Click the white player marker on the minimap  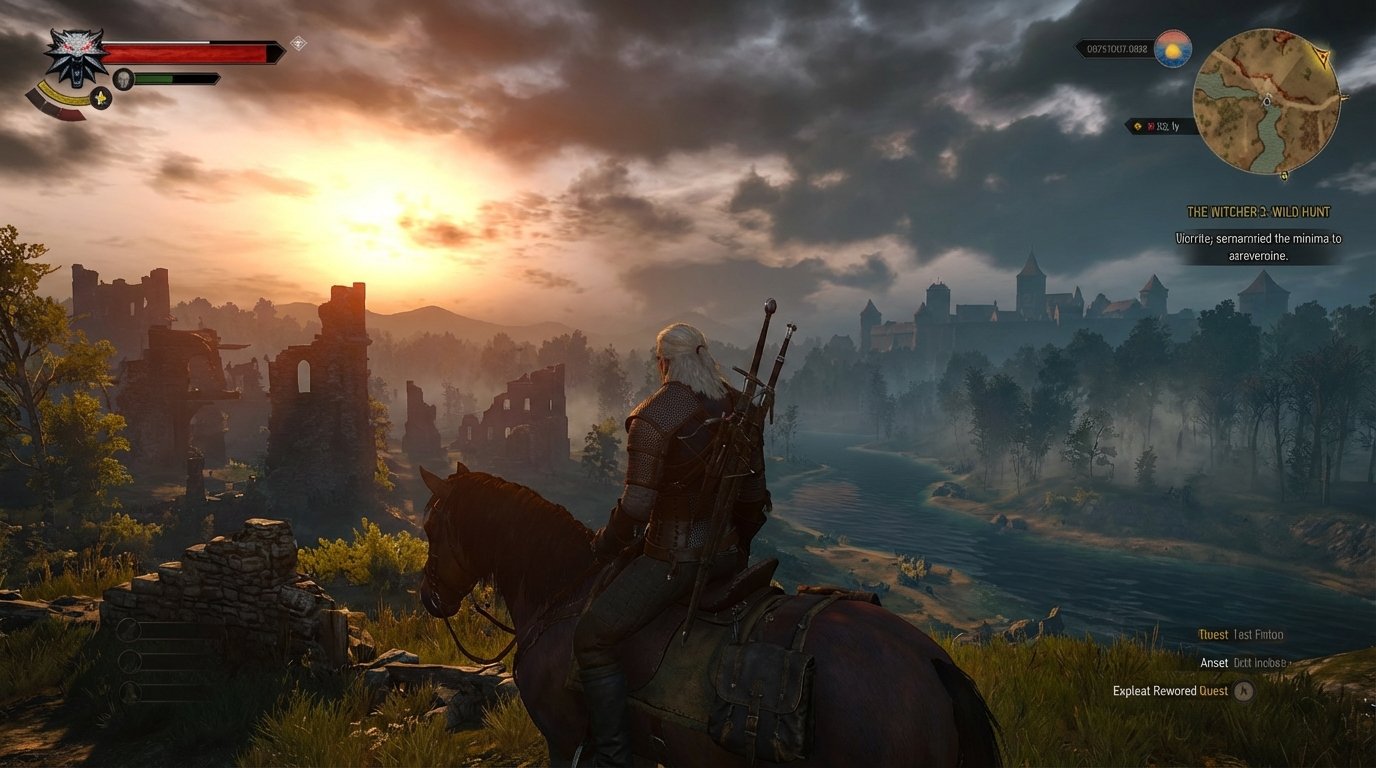pyautogui.click(x=1267, y=101)
